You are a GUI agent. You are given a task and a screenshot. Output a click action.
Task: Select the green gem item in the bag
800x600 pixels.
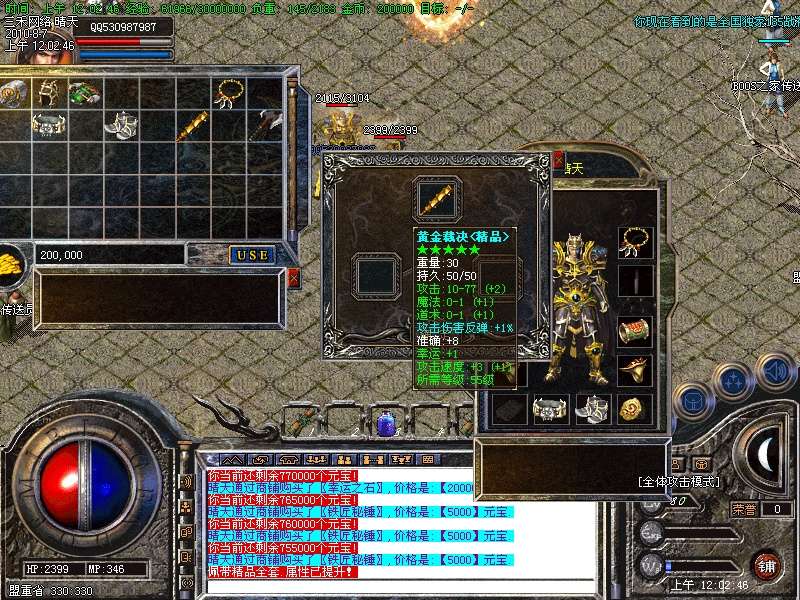pos(83,94)
